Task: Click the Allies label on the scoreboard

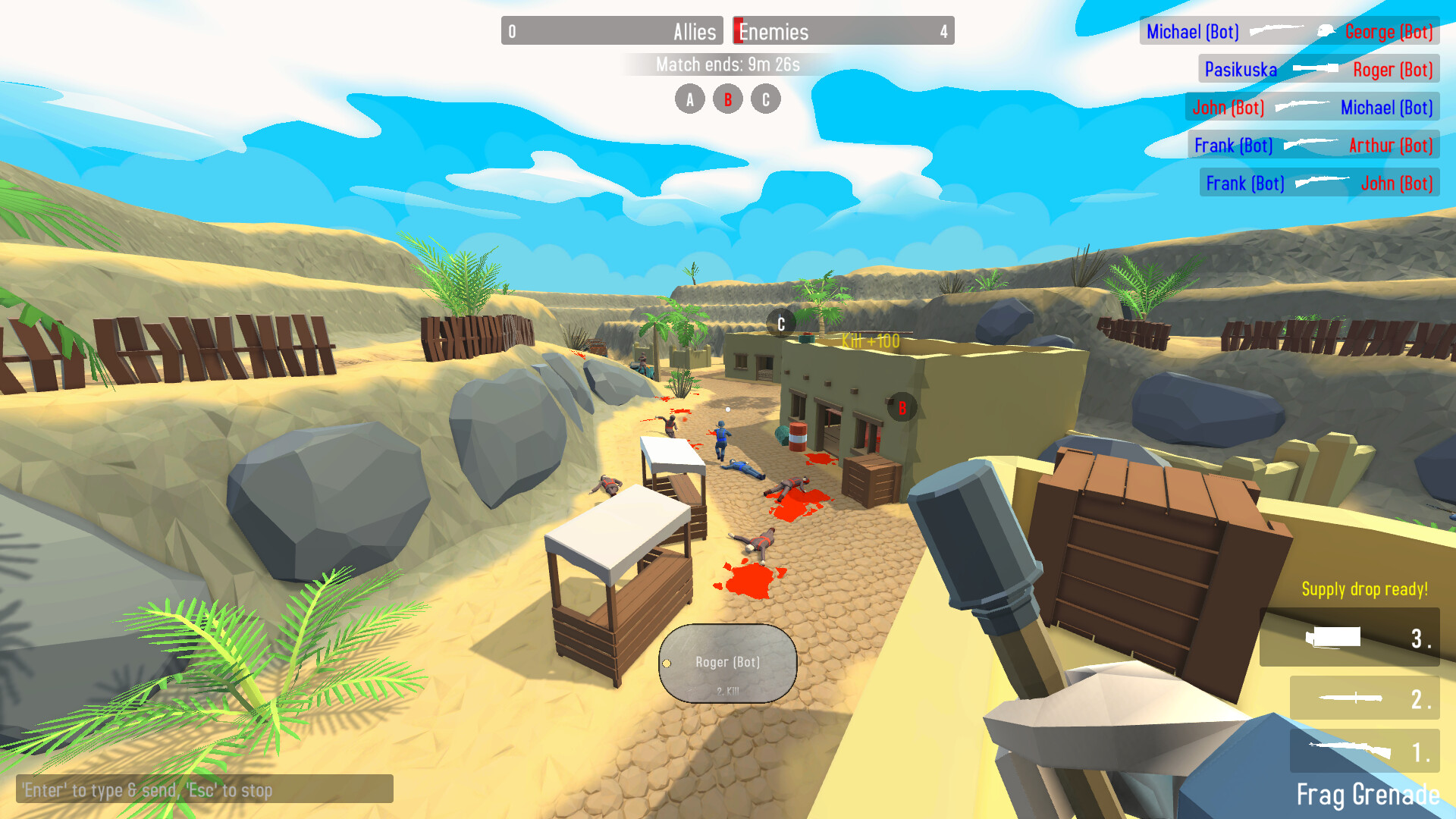Action: click(x=695, y=32)
